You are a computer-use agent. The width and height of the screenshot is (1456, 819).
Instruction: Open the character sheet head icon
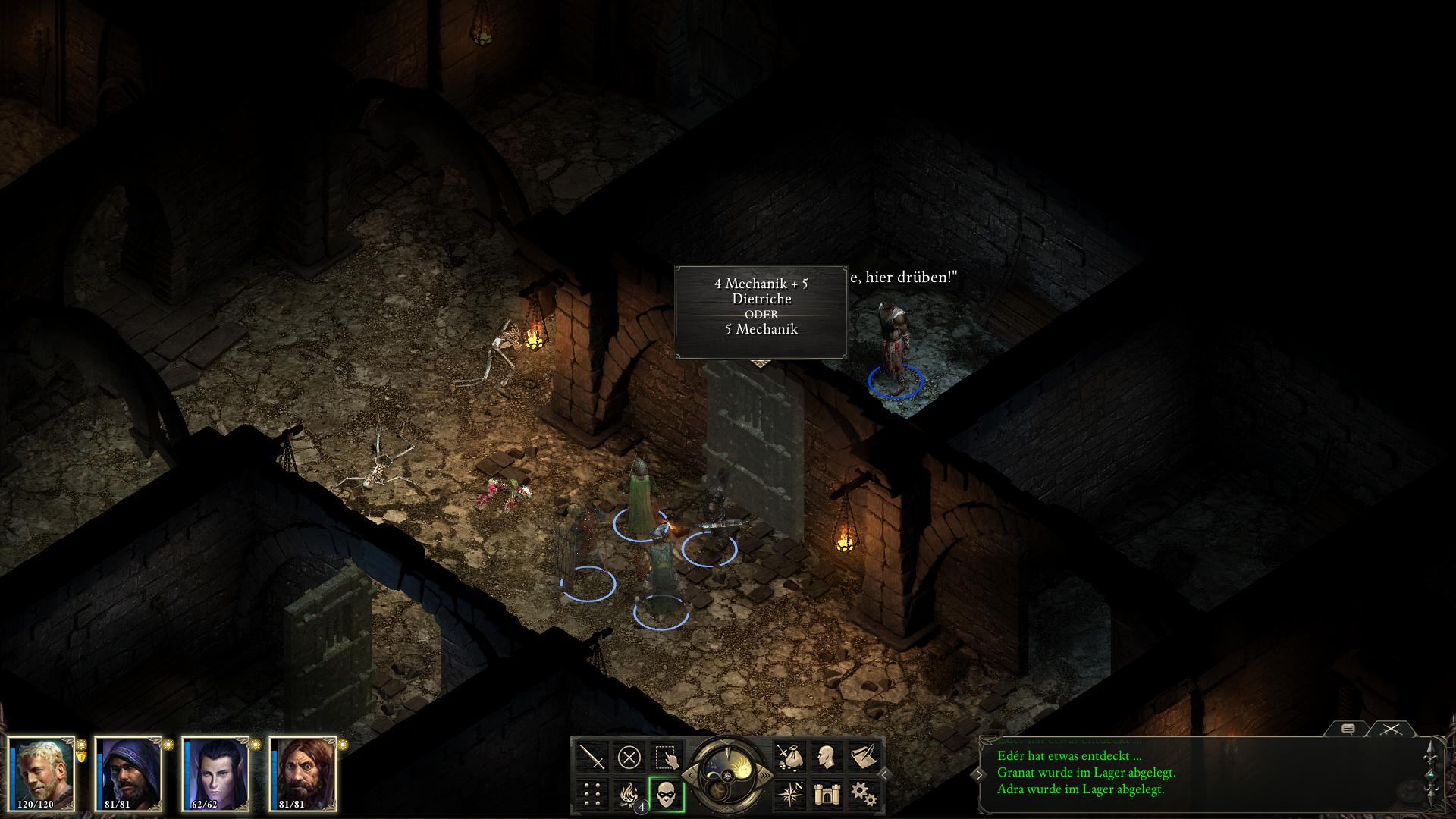coord(826,757)
